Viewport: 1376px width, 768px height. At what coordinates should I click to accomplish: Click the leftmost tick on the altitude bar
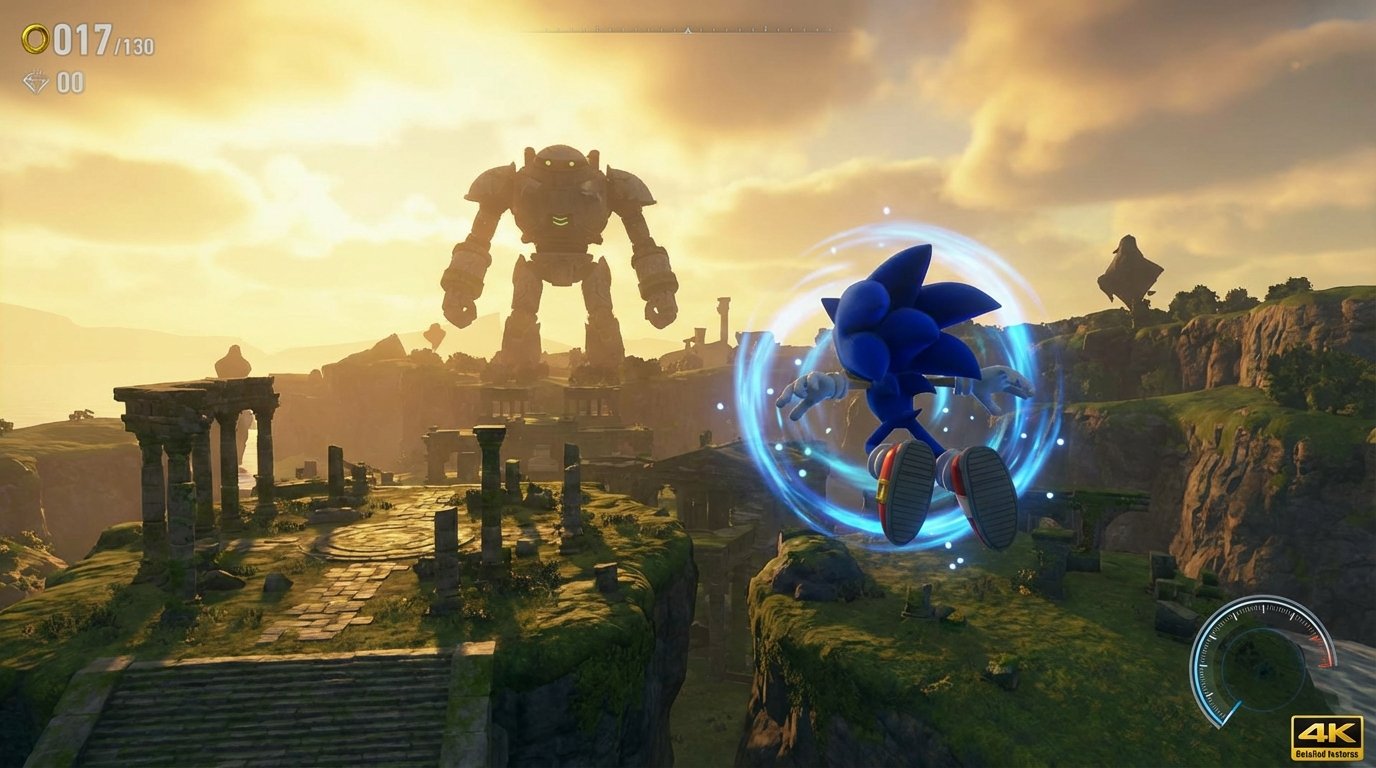pyautogui.click(x=546, y=30)
